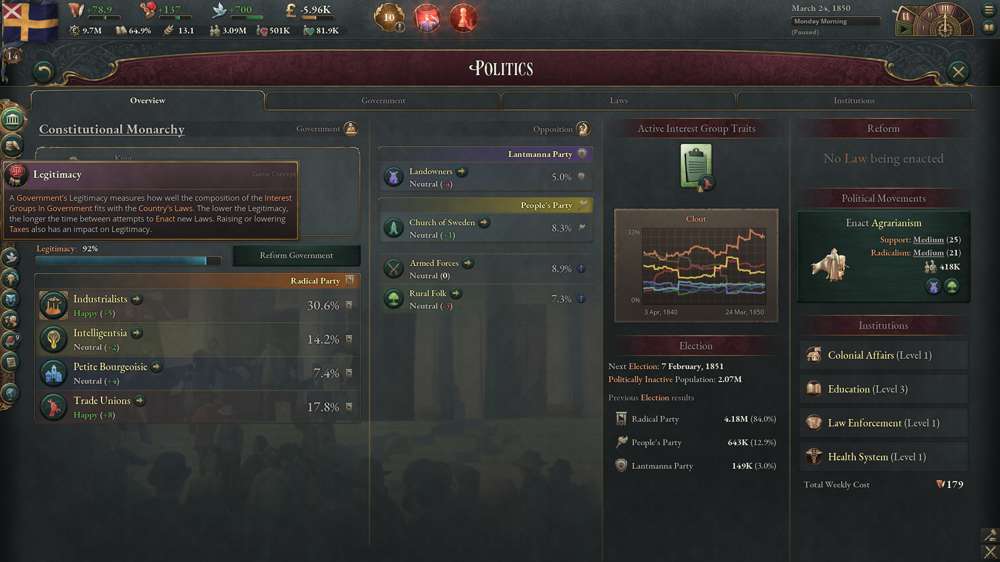Select the Church of Sweden row
The image size is (1000, 562).
(x=442, y=223)
